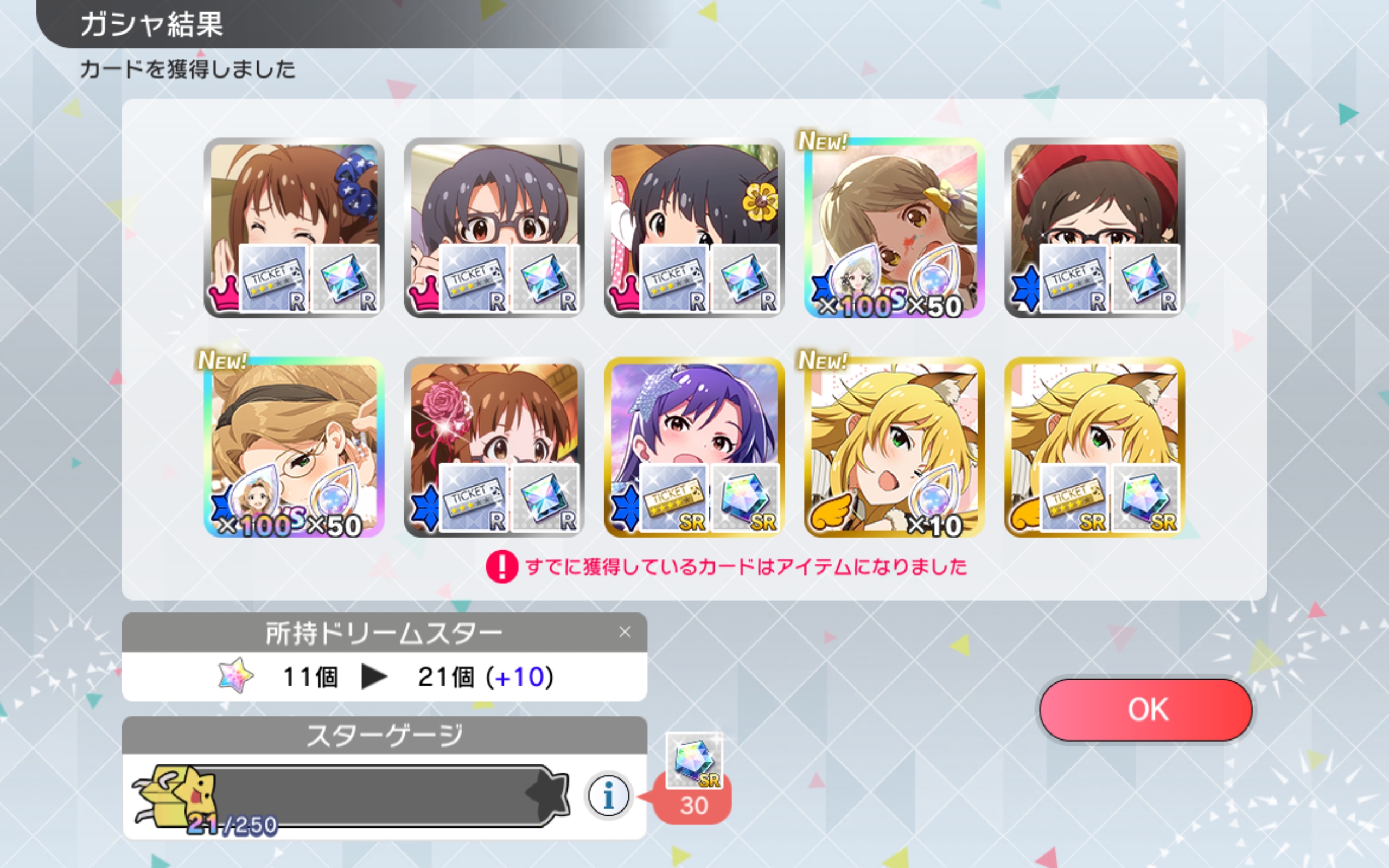
Task: View the new fox-eared blonde SR card
Action: [x=894, y=447]
